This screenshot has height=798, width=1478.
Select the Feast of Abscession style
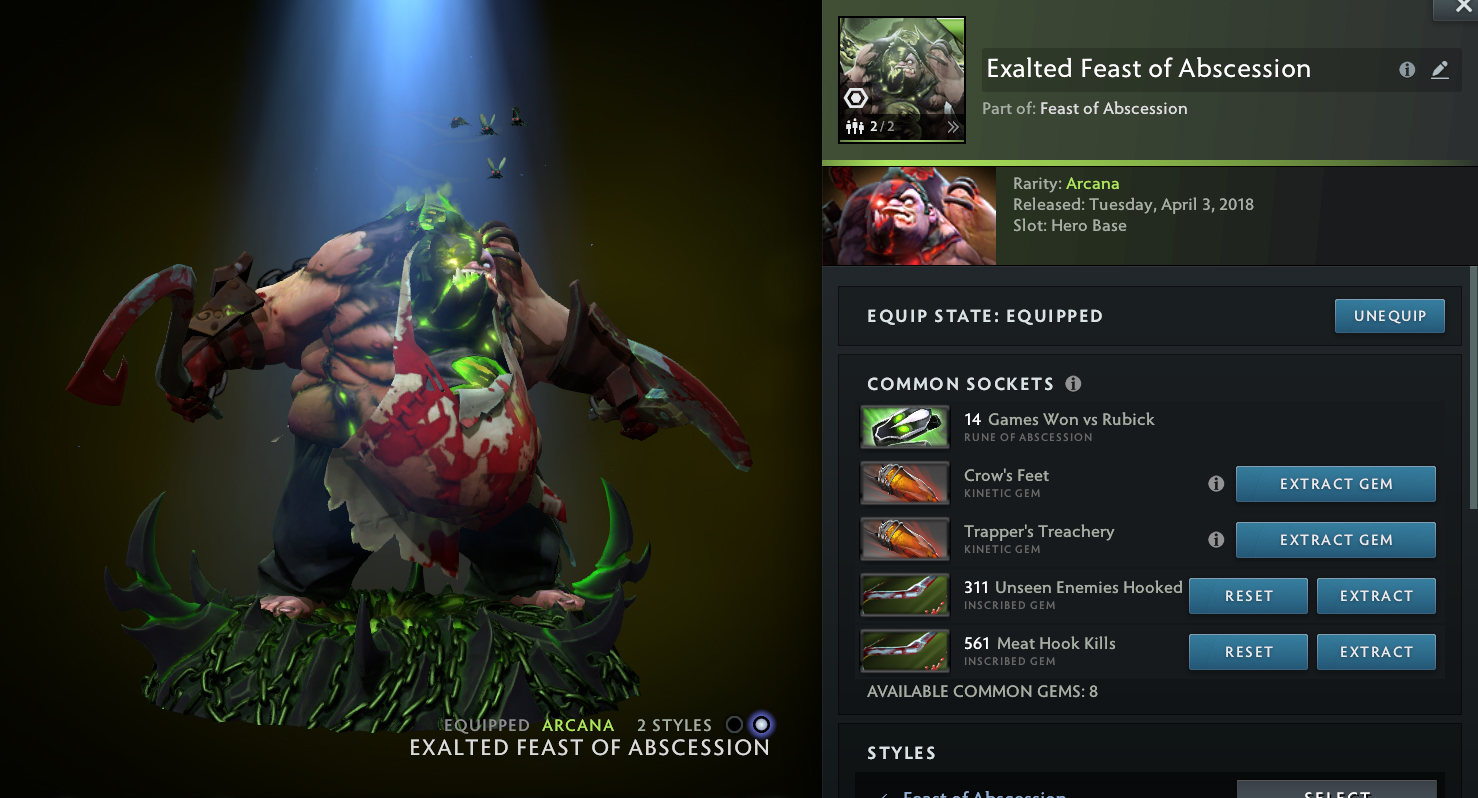pos(1336,791)
